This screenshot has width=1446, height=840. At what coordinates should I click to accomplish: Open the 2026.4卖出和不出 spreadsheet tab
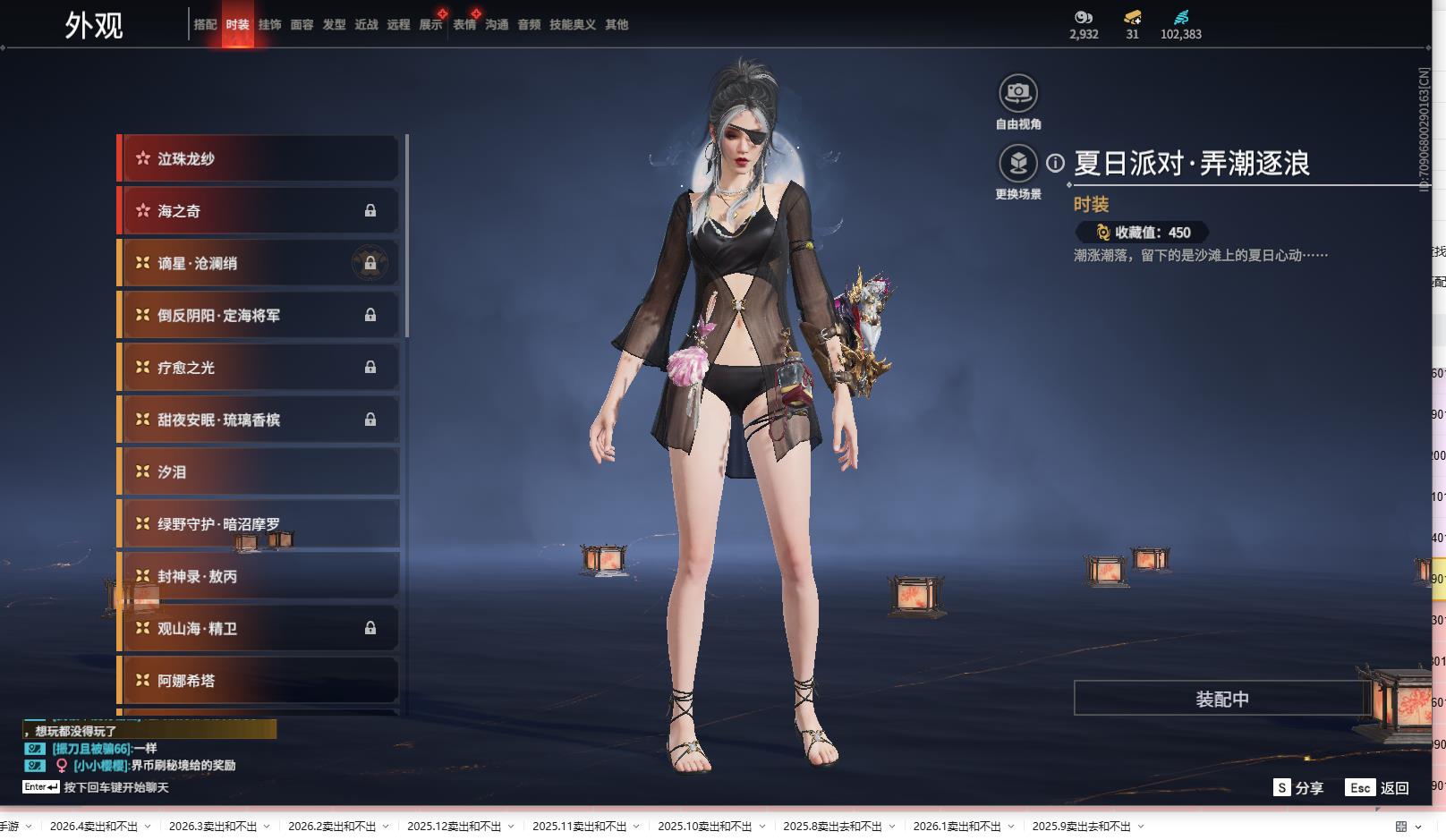tap(94, 827)
